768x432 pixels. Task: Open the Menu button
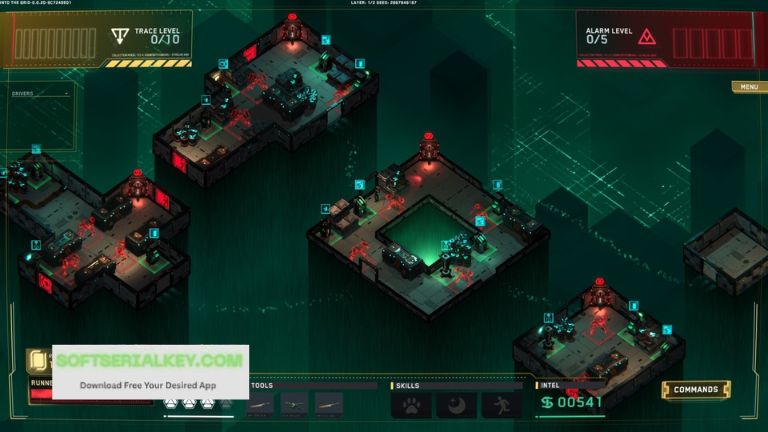(x=748, y=87)
